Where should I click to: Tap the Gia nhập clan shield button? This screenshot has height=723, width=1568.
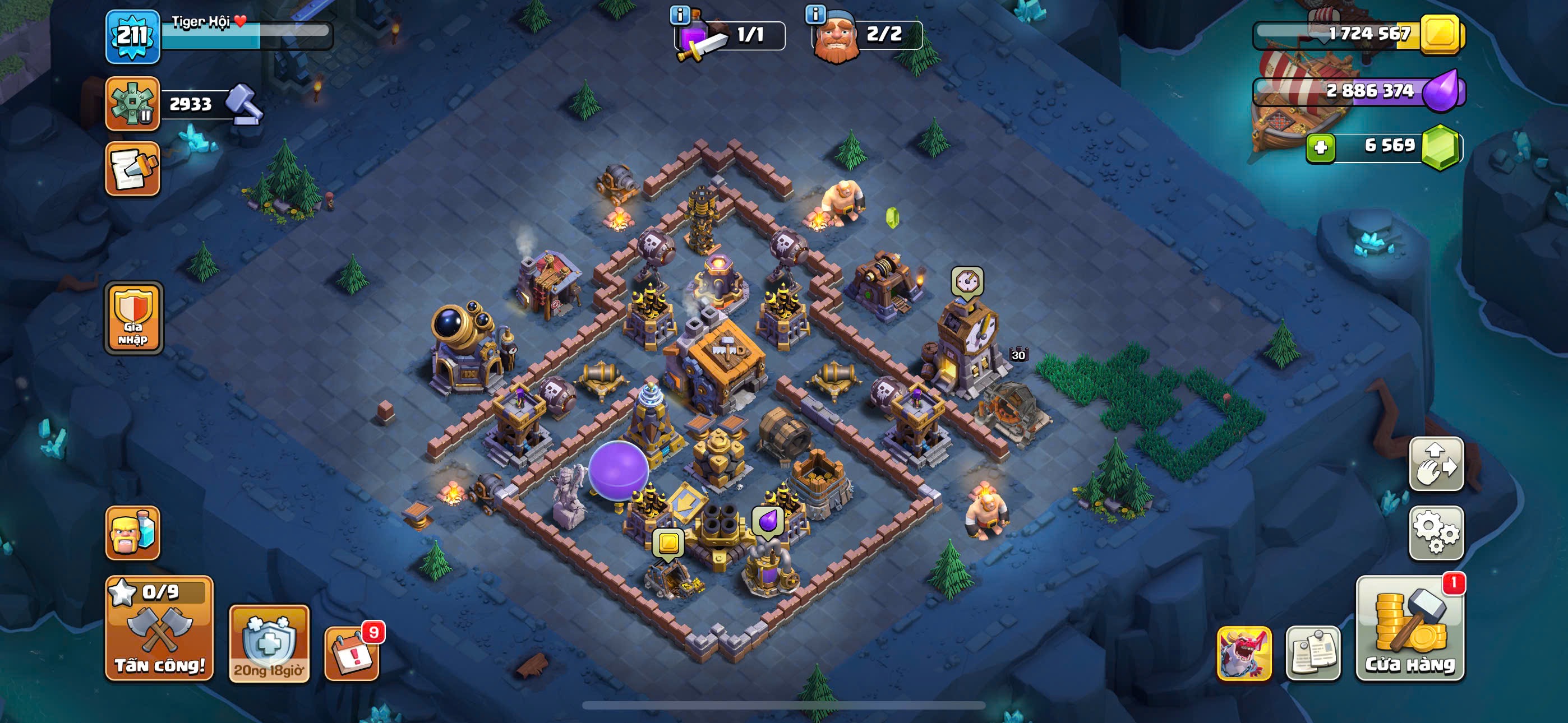coord(133,318)
